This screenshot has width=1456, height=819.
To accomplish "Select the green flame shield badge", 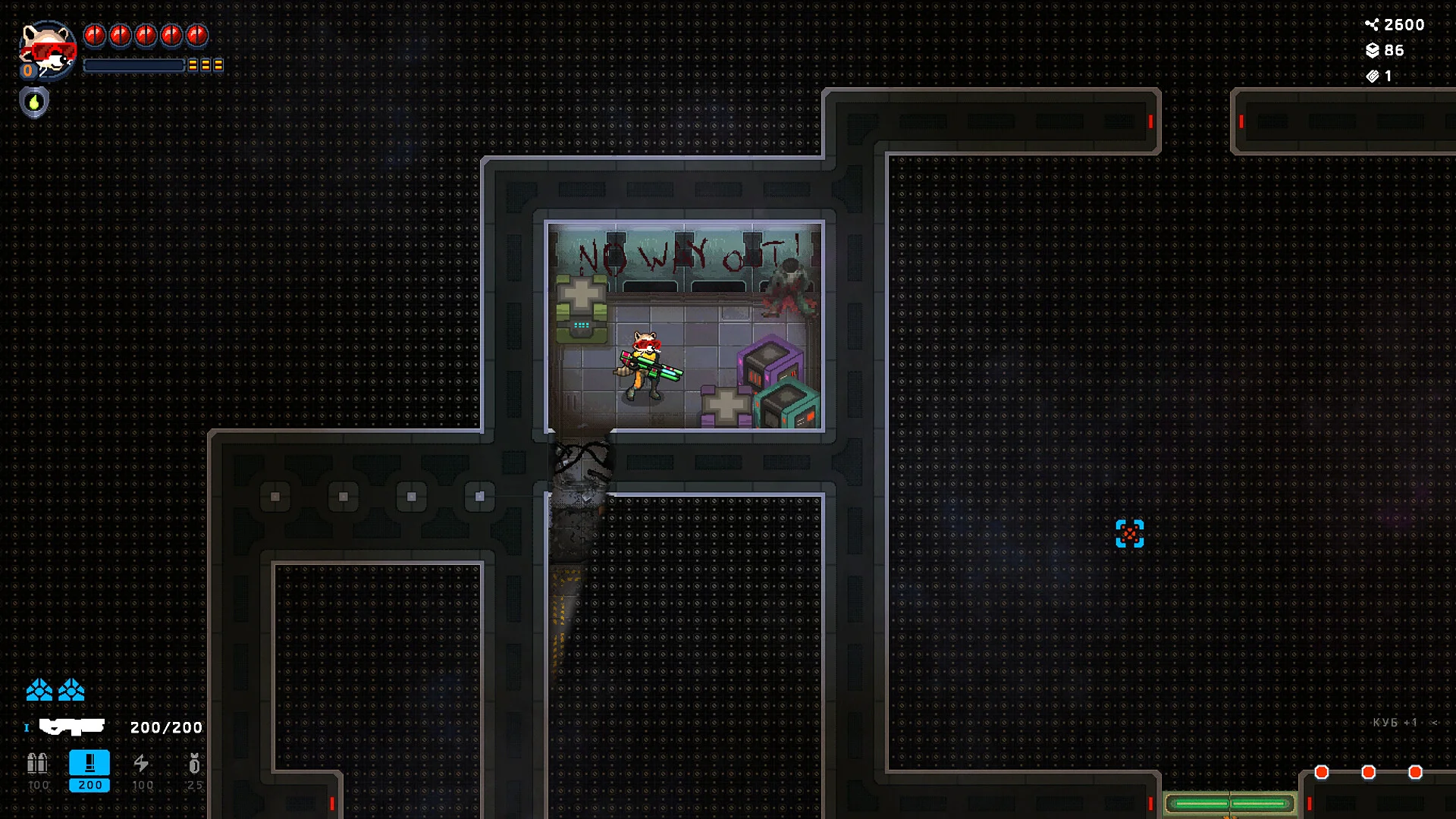I will click(x=34, y=102).
